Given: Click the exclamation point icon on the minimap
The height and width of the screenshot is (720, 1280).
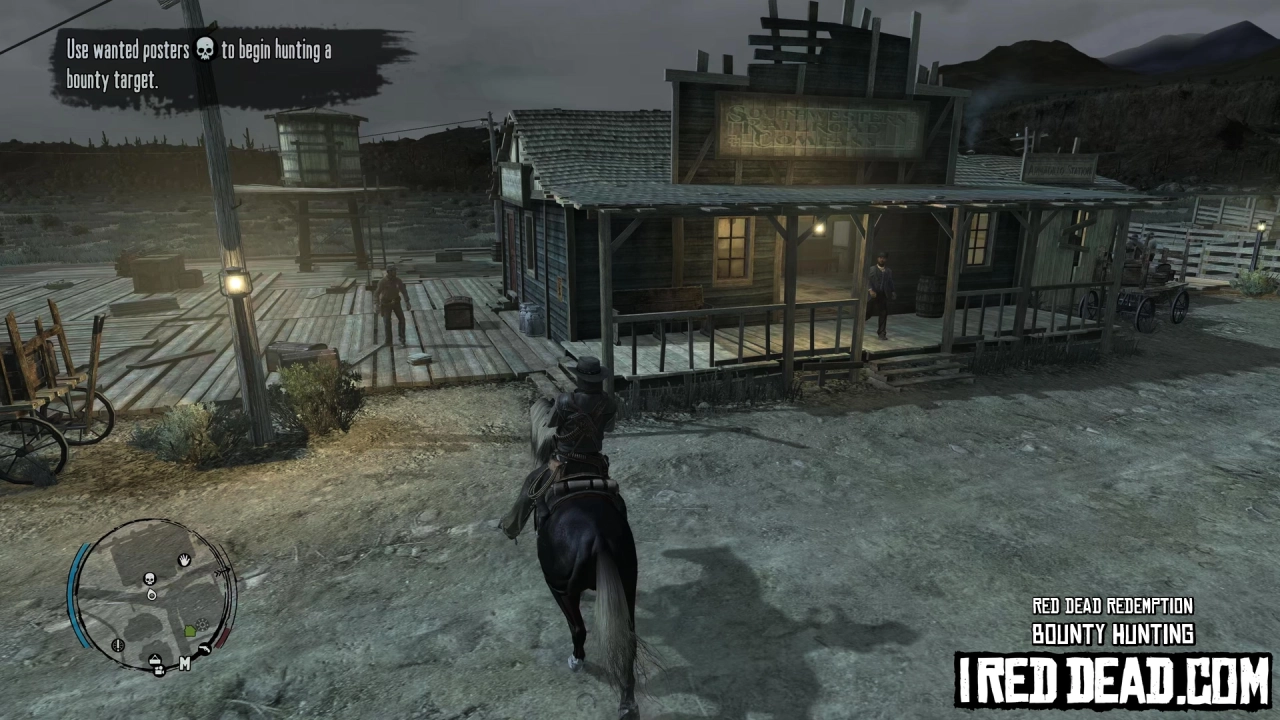Looking at the screenshot, I should pos(117,646).
